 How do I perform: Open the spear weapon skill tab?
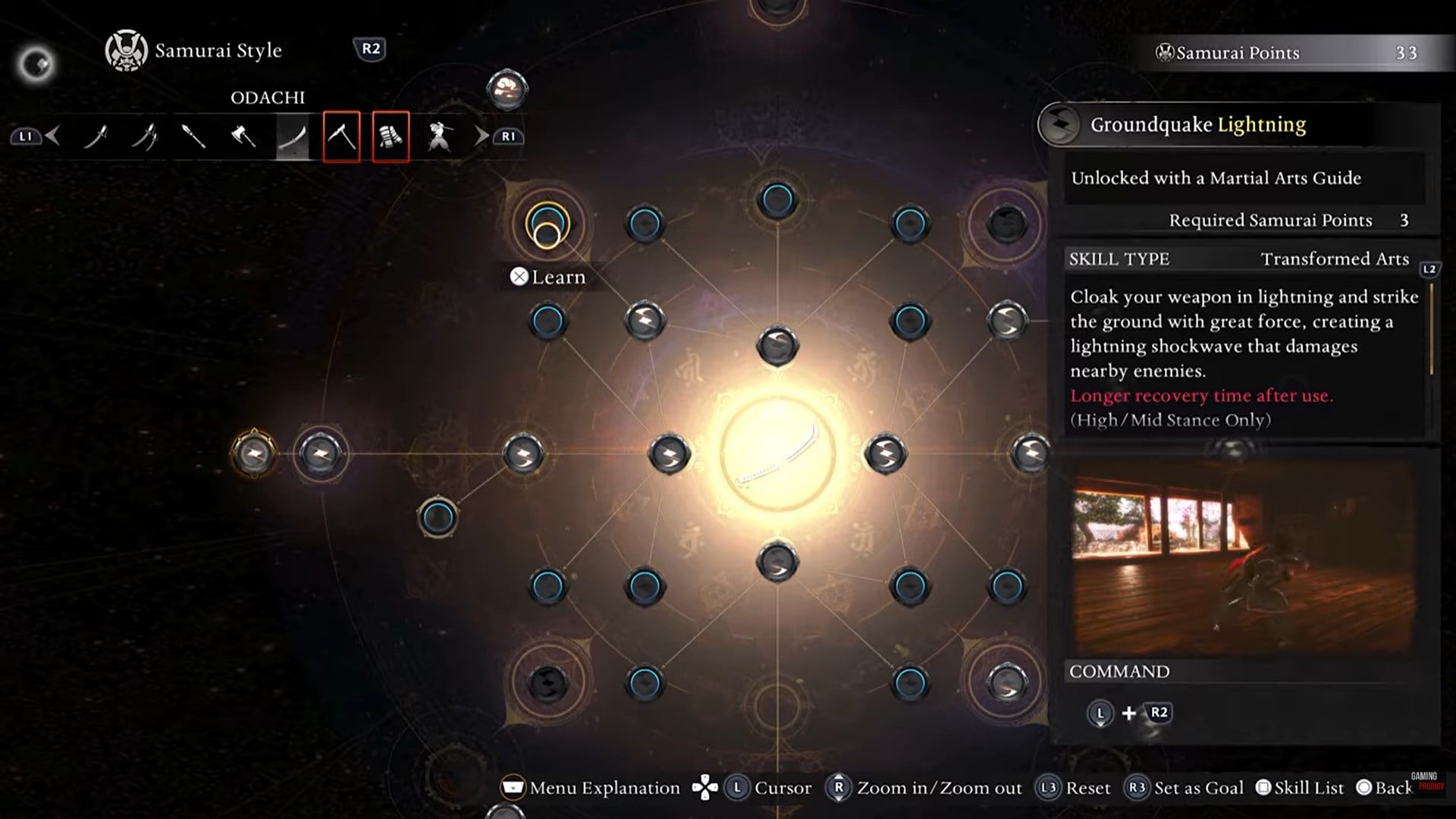coord(193,137)
